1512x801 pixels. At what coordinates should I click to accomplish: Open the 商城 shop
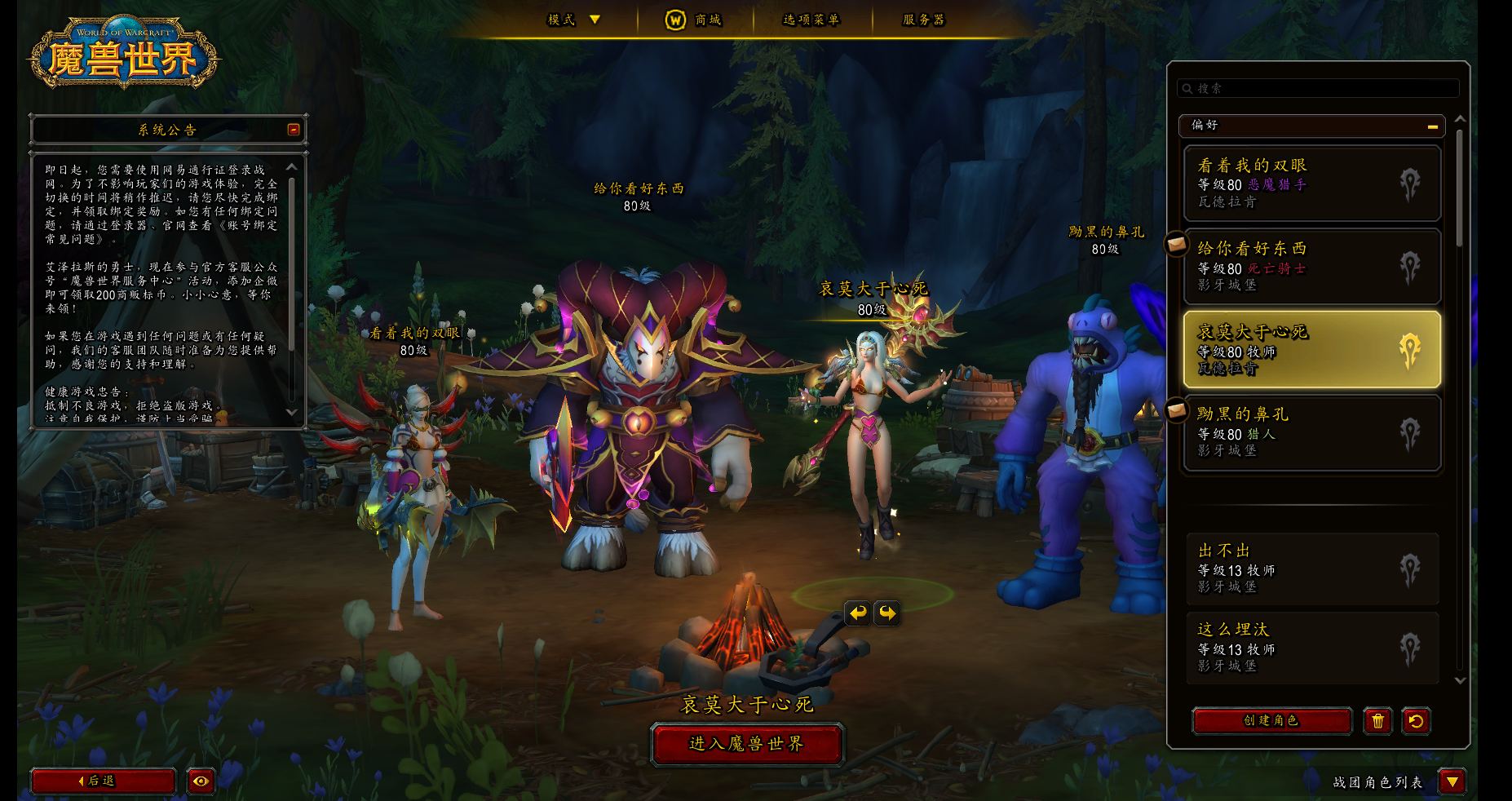point(694,20)
